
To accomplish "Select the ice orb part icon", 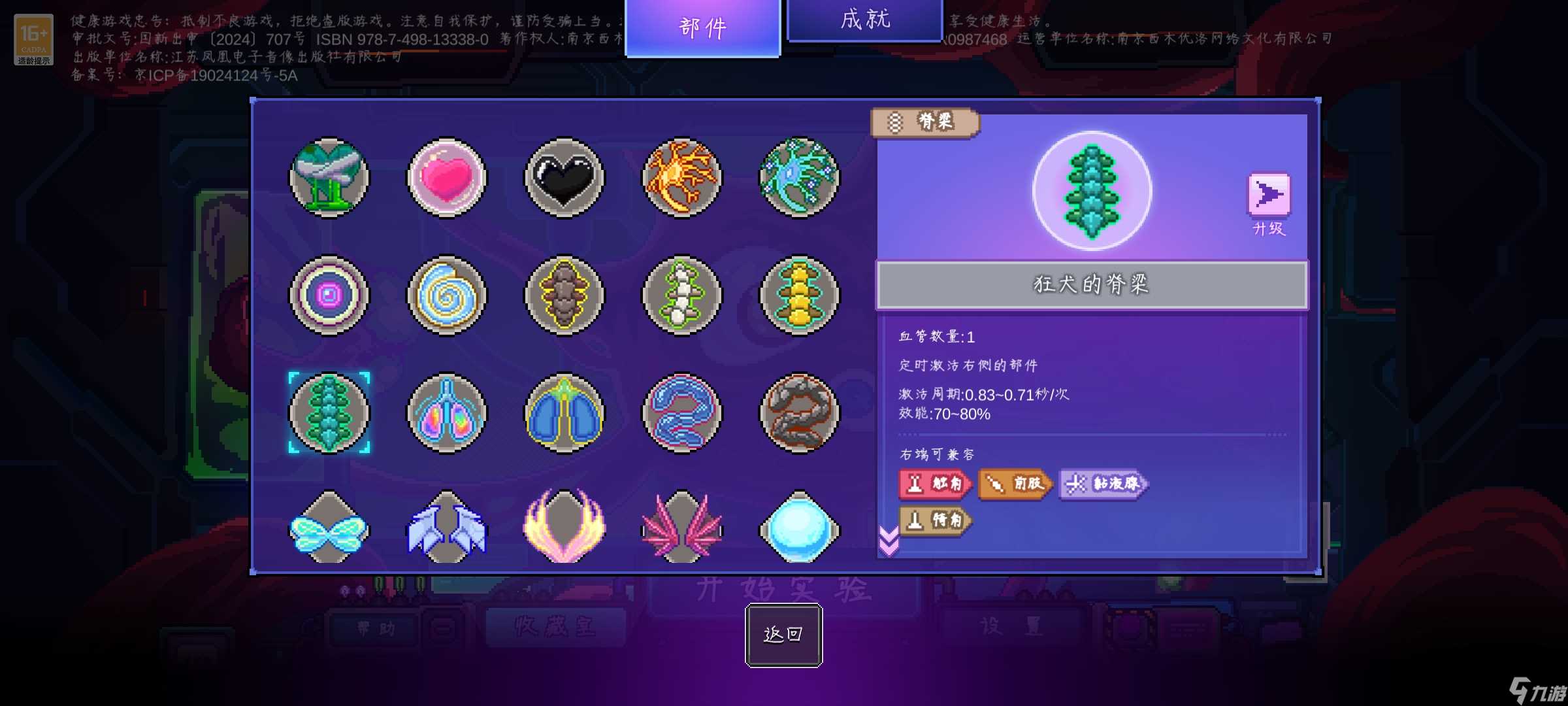I will coord(798,528).
